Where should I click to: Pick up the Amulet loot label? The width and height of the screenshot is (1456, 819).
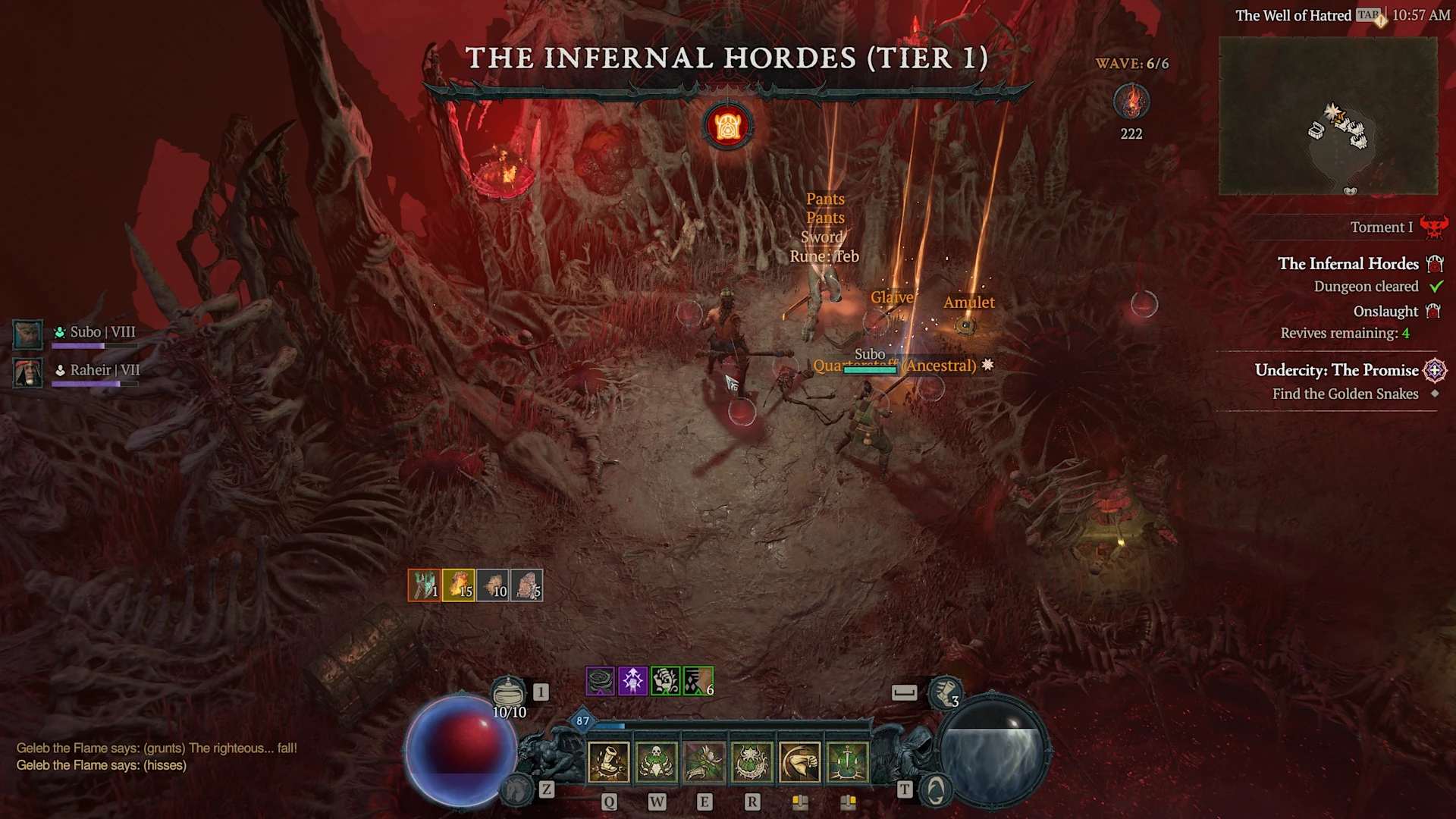pyautogui.click(x=968, y=303)
